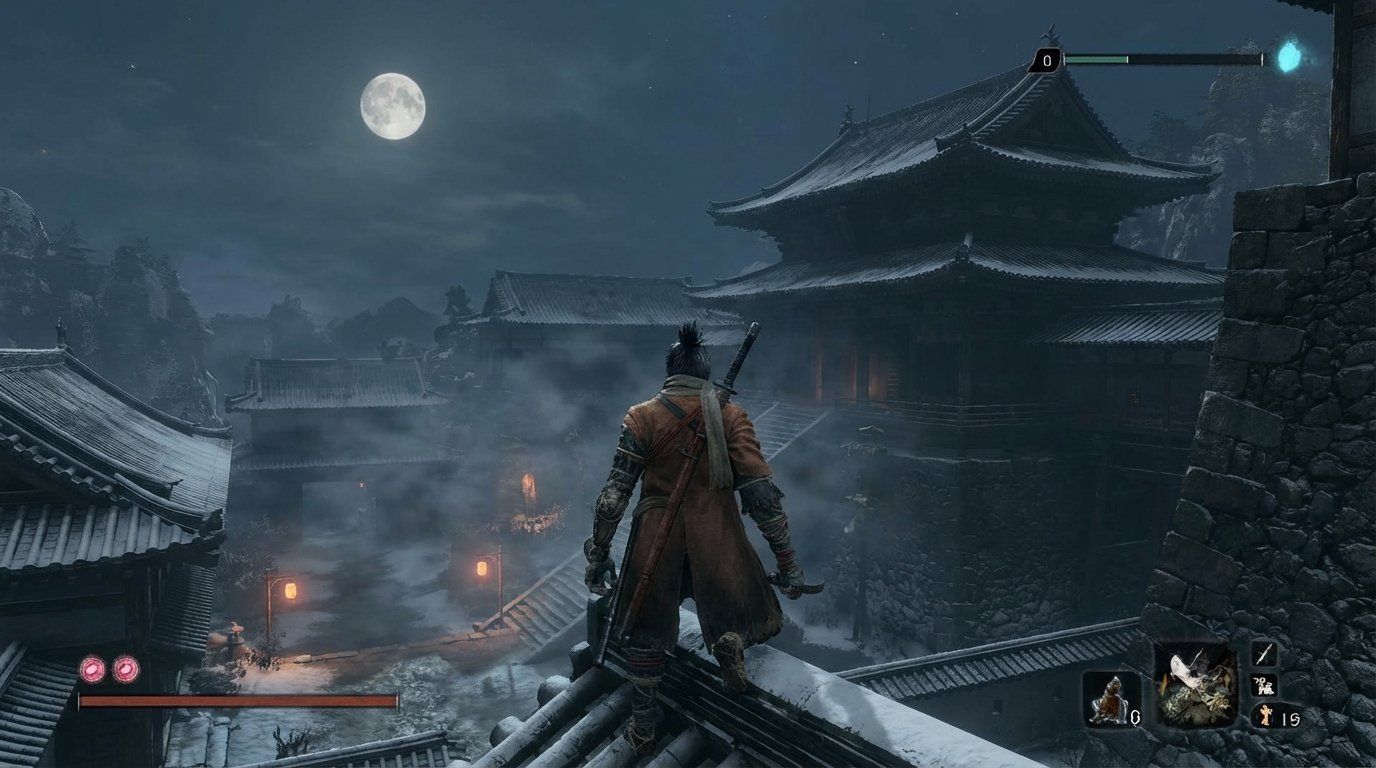
Task: Click the Kusabimaru sword icon in the HUD
Action: coord(1263,655)
